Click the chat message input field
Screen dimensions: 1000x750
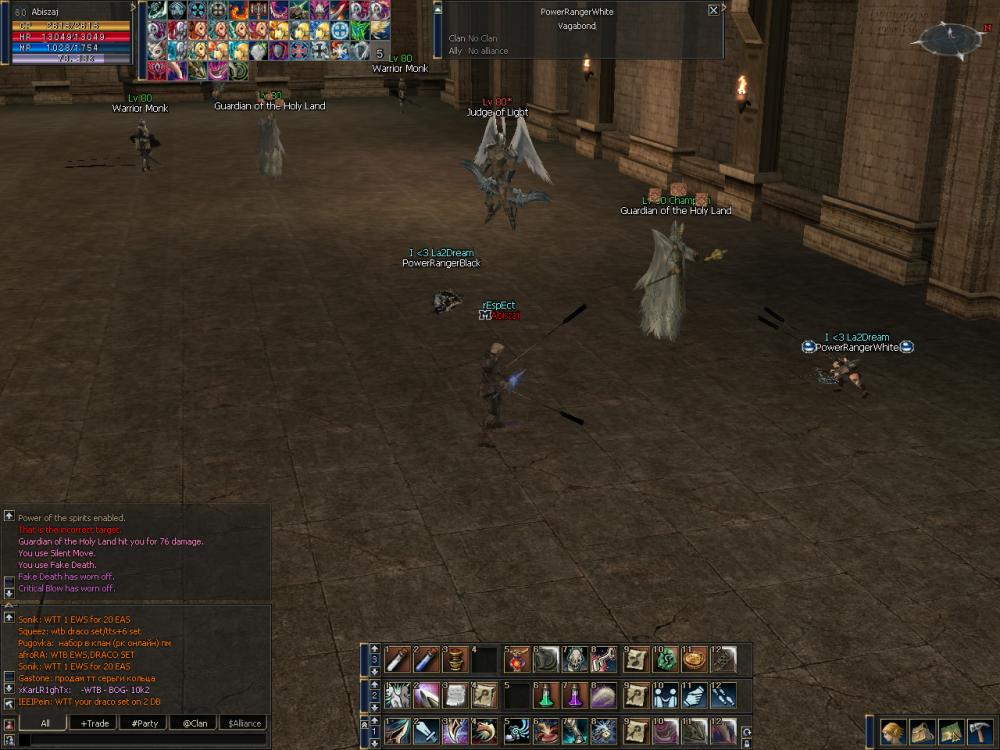tap(140, 740)
